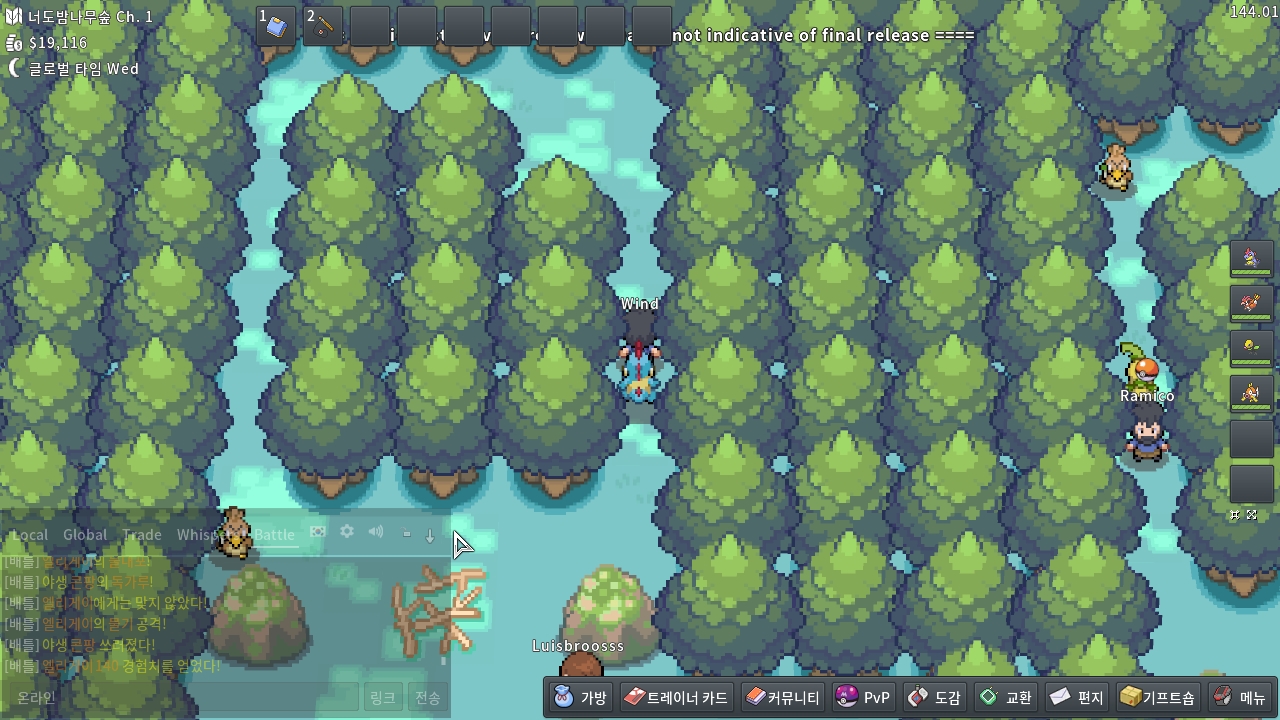
Task: Toggle chat sound speaker icon
Action: click(x=376, y=532)
